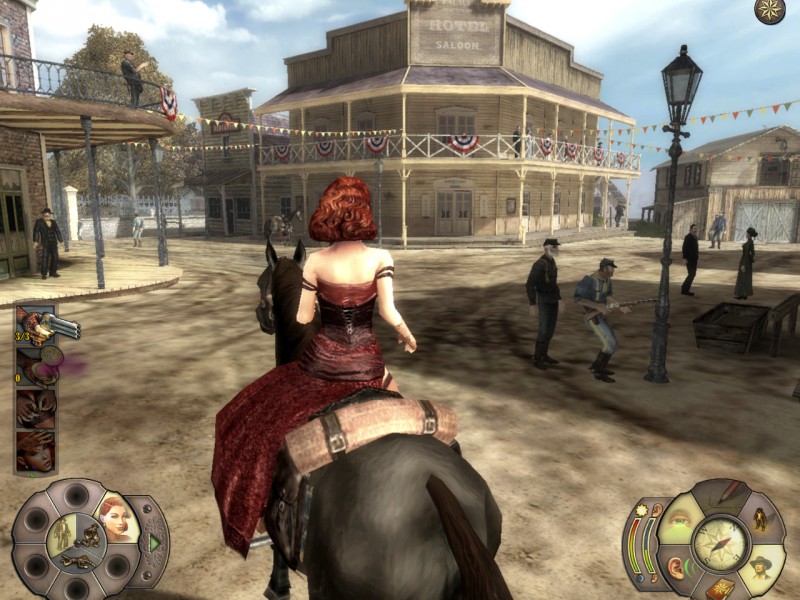Open the star emblem menu button
Image resolution: width=800 pixels, height=600 pixels.
(769, 11)
